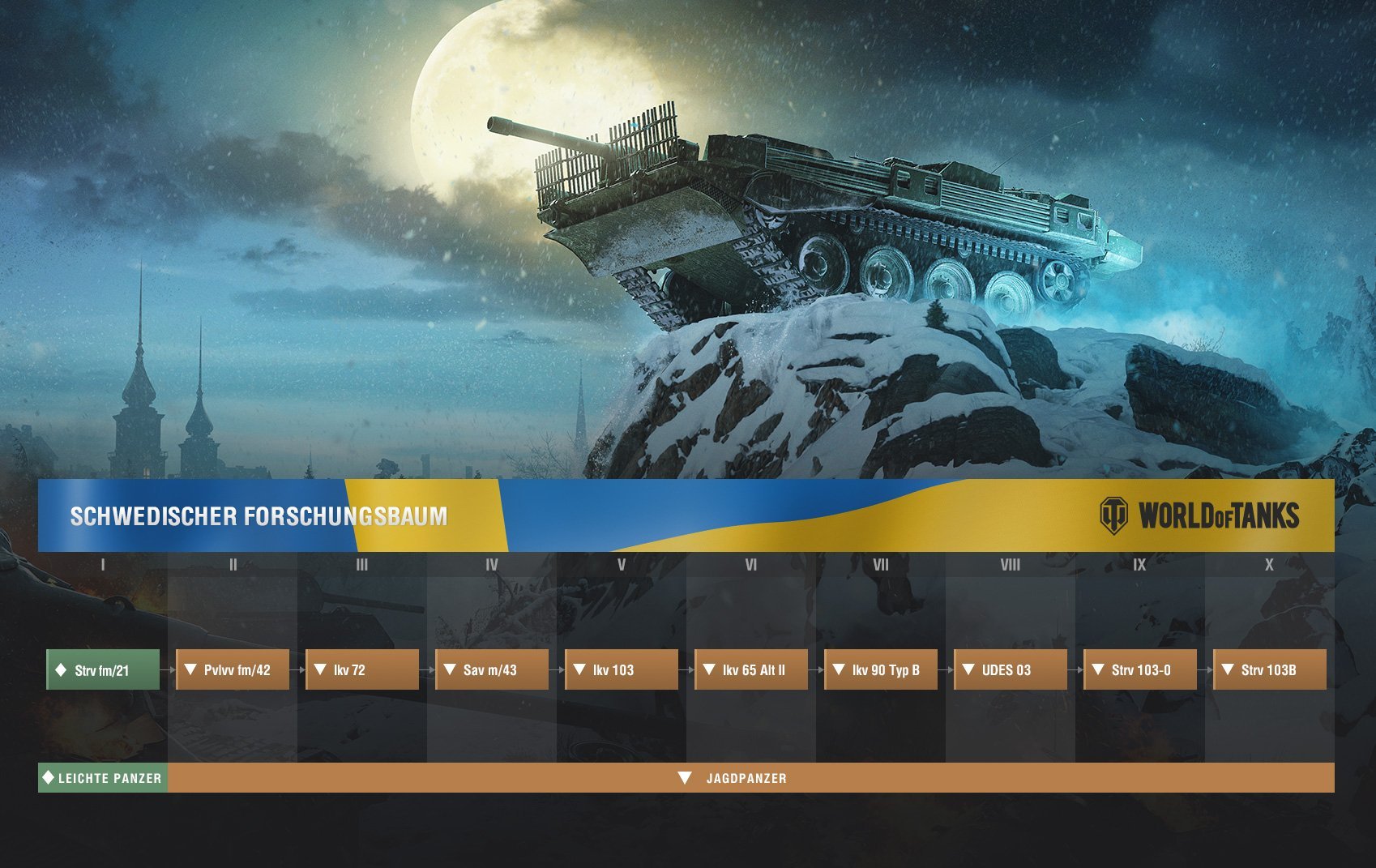This screenshot has height=868, width=1376.
Task: Select the Strv fm/21 light tank node
Action: click(x=103, y=670)
